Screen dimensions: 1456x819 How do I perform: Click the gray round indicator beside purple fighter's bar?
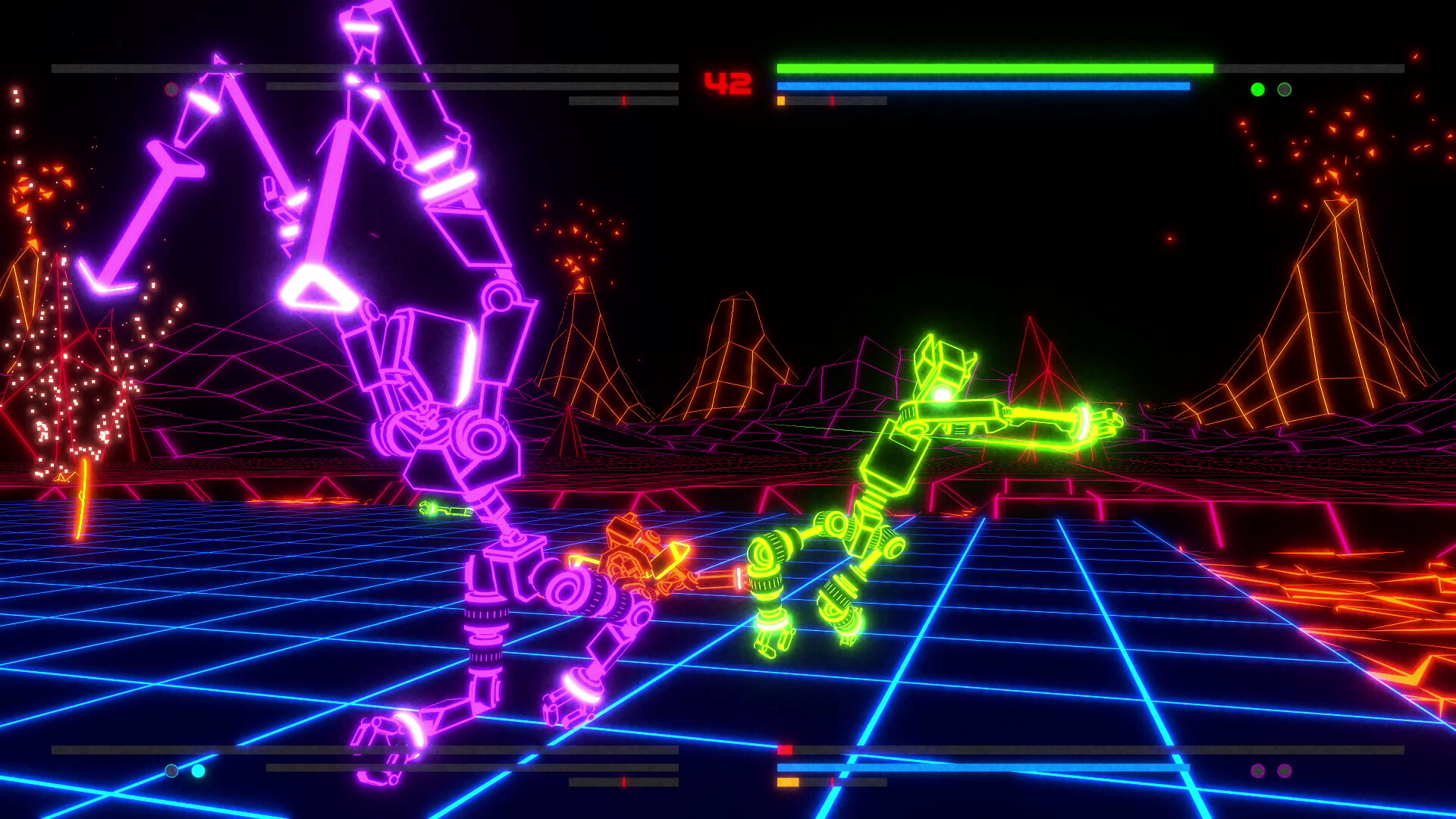171,89
